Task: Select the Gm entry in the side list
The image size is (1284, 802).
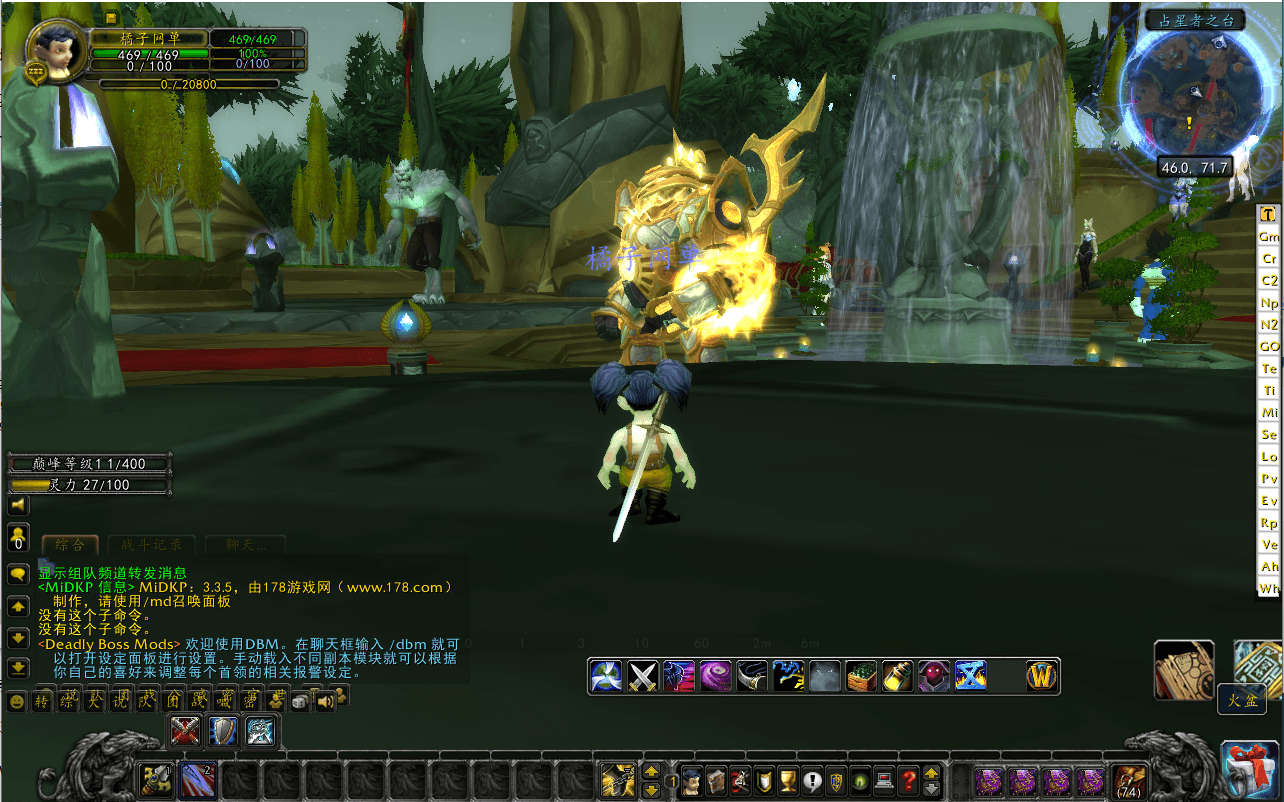Action: tap(1269, 236)
